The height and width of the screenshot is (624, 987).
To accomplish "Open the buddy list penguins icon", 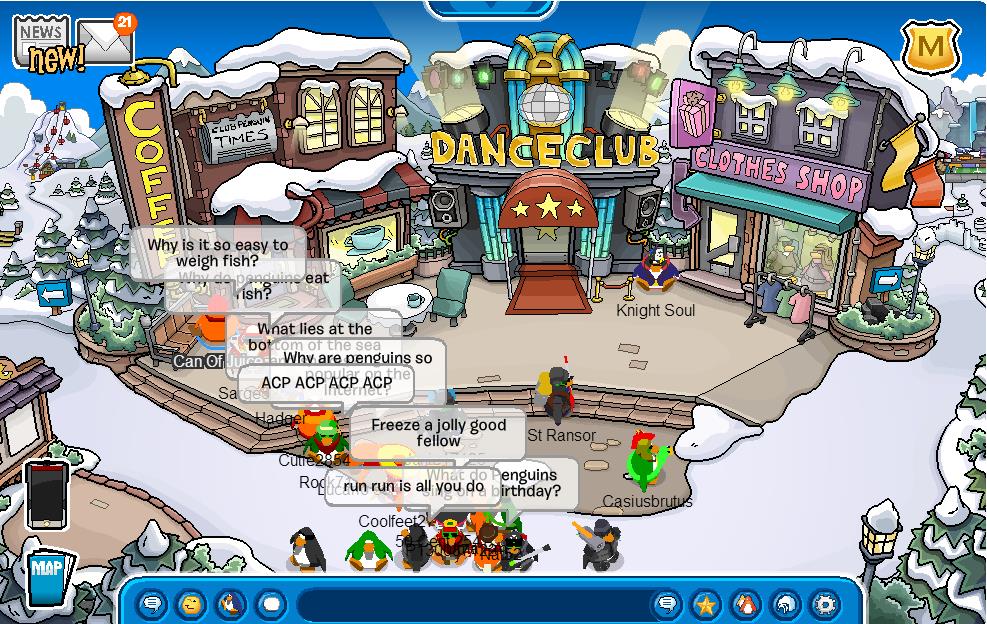I will (746, 604).
